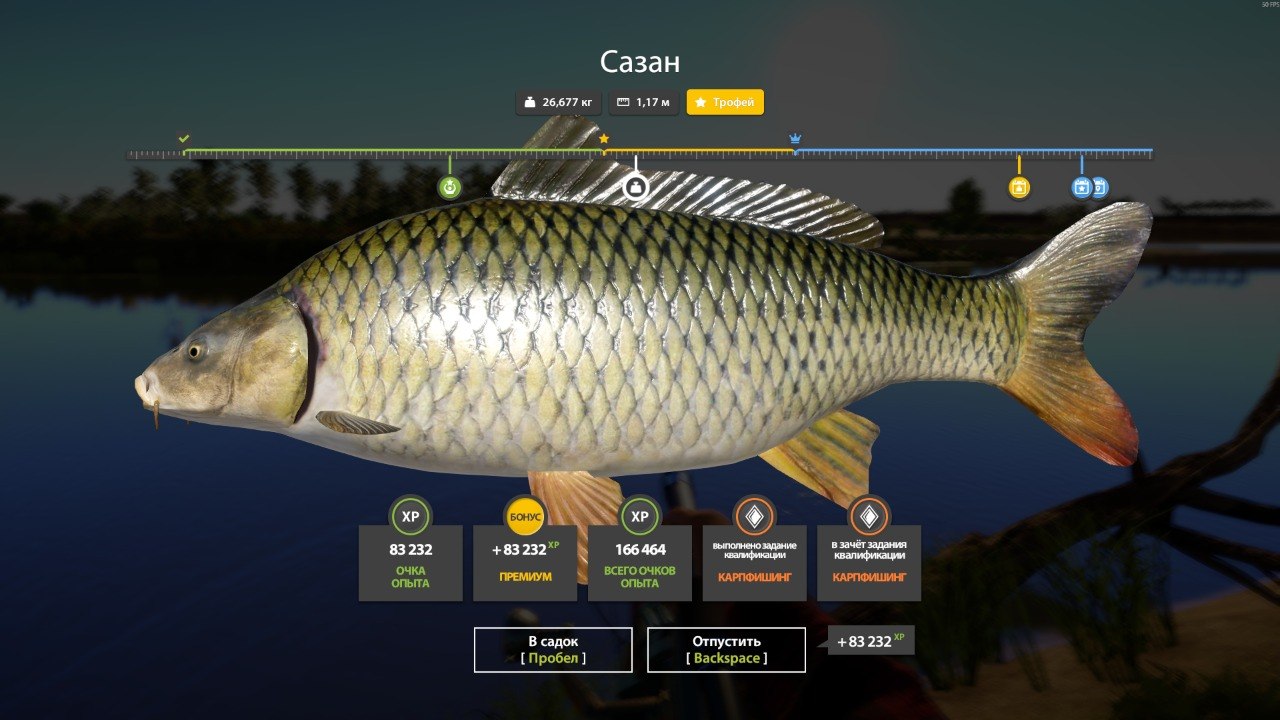Click the yellow БОНУС circle above Премиум
Viewport: 1280px width, 720px height.
pos(525,518)
